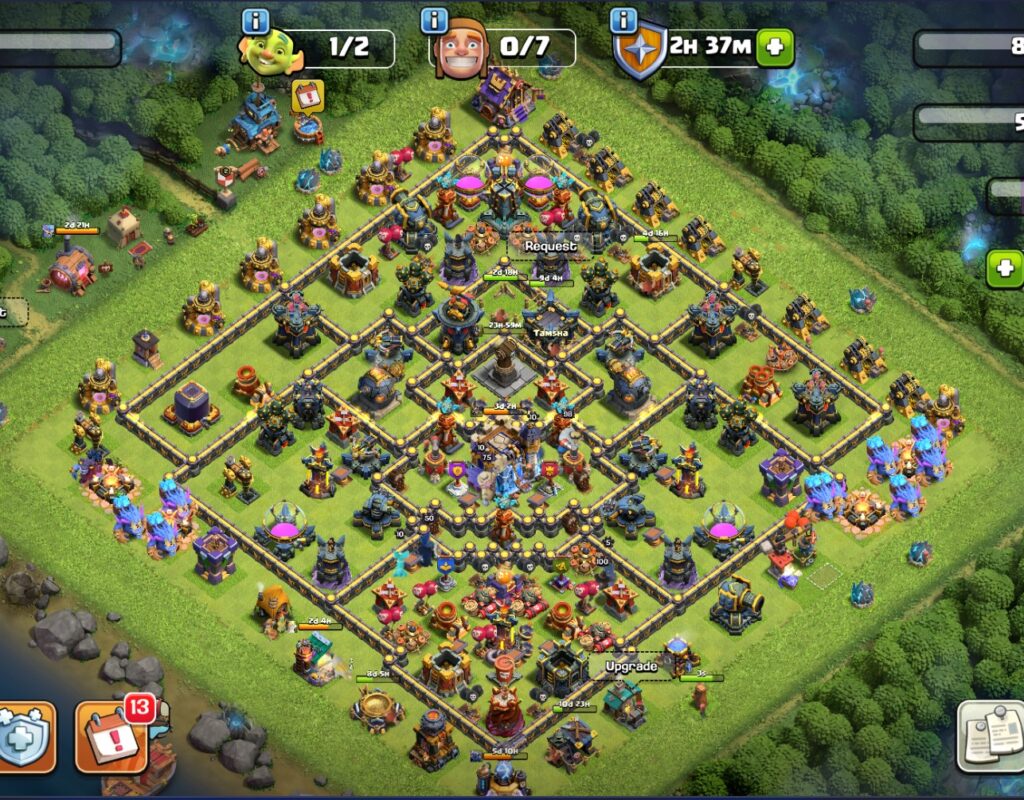Show shield info via its info icon
This screenshot has width=1024, height=800.
click(624, 20)
